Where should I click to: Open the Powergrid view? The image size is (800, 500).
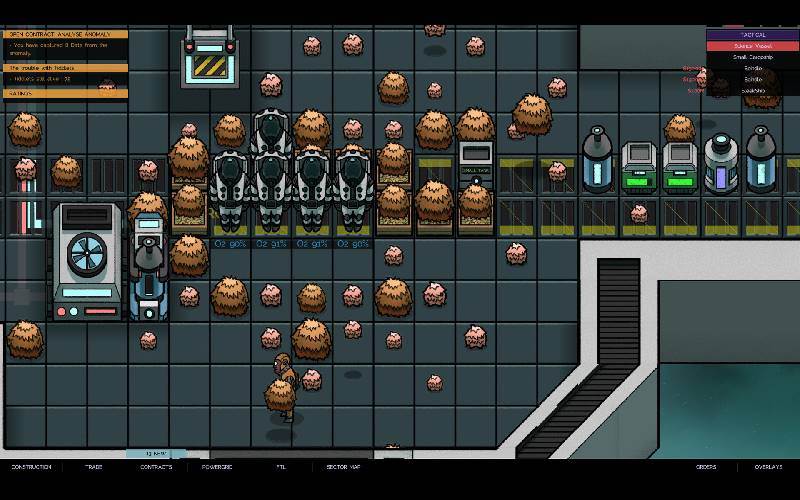point(217,467)
